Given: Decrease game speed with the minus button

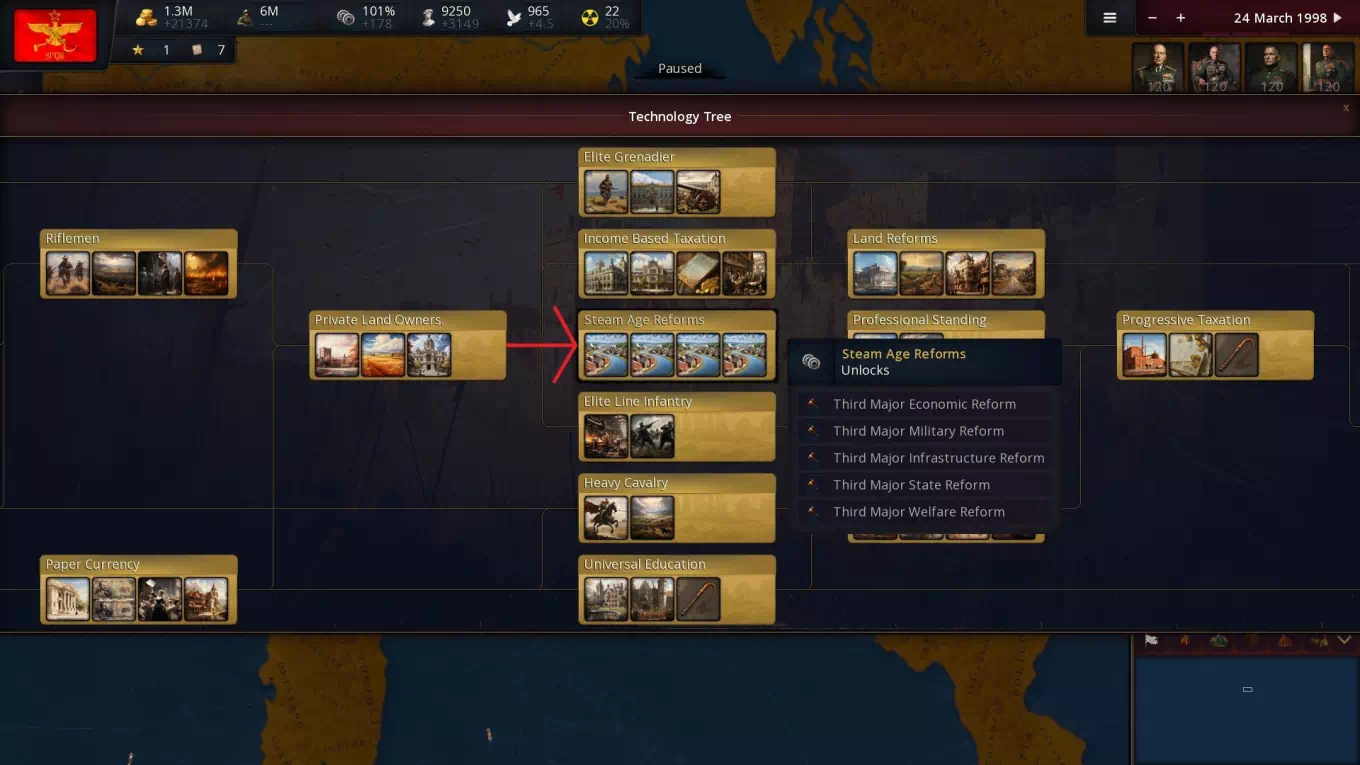Looking at the screenshot, I should [x=1153, y=18].
